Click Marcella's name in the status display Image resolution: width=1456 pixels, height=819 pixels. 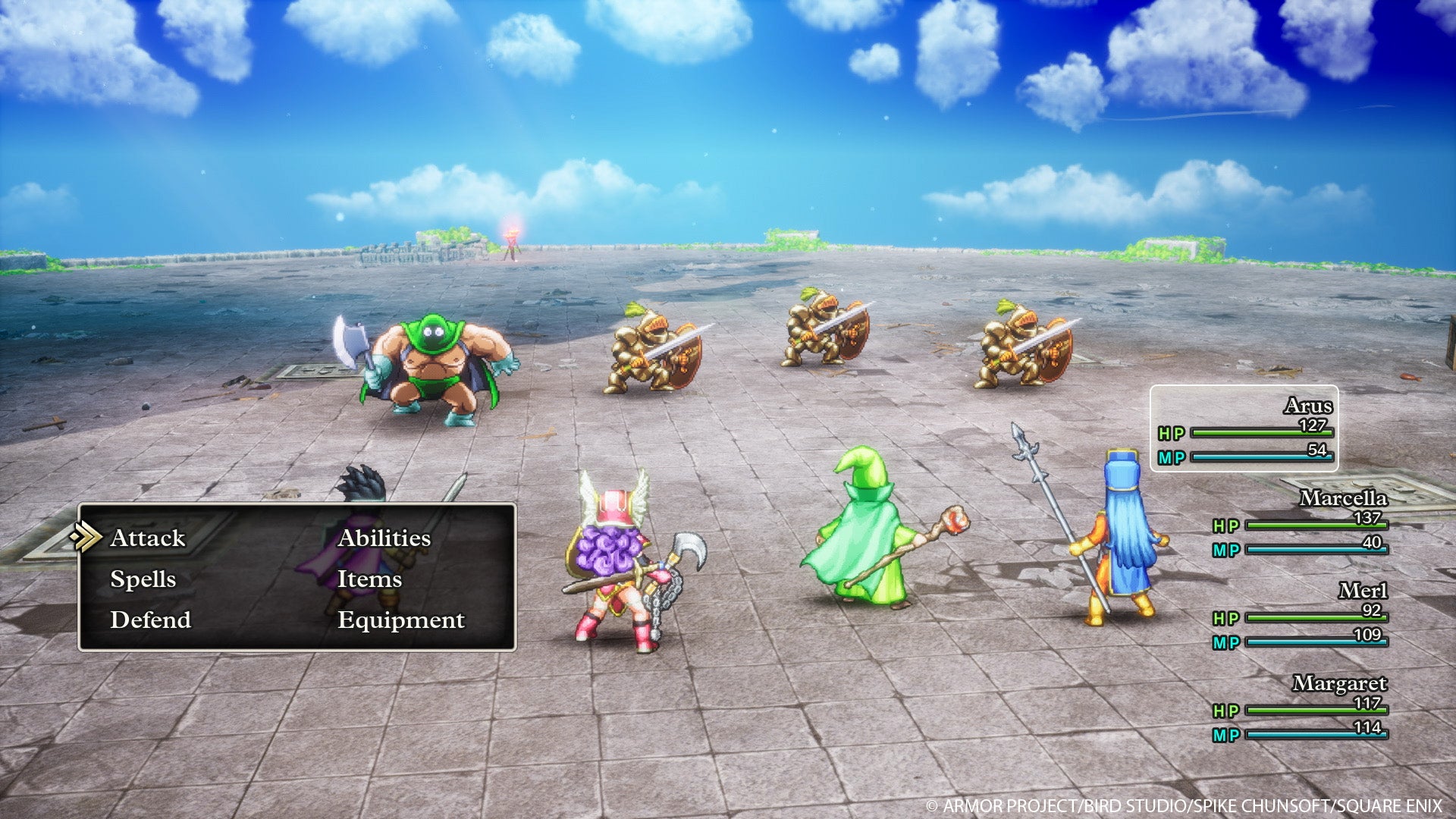coord(1344,499)
